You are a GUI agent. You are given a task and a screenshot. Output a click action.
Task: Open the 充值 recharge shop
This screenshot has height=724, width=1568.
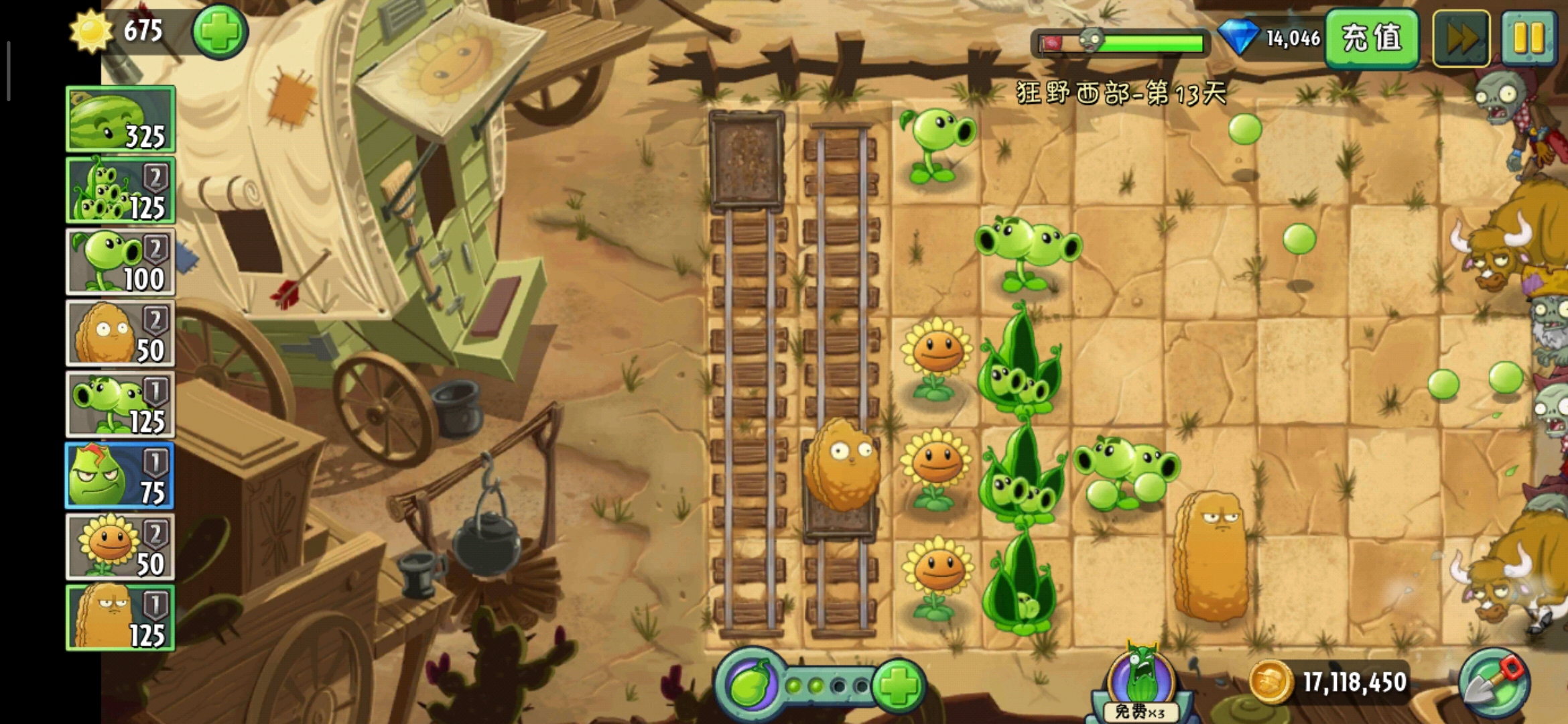1371,38
